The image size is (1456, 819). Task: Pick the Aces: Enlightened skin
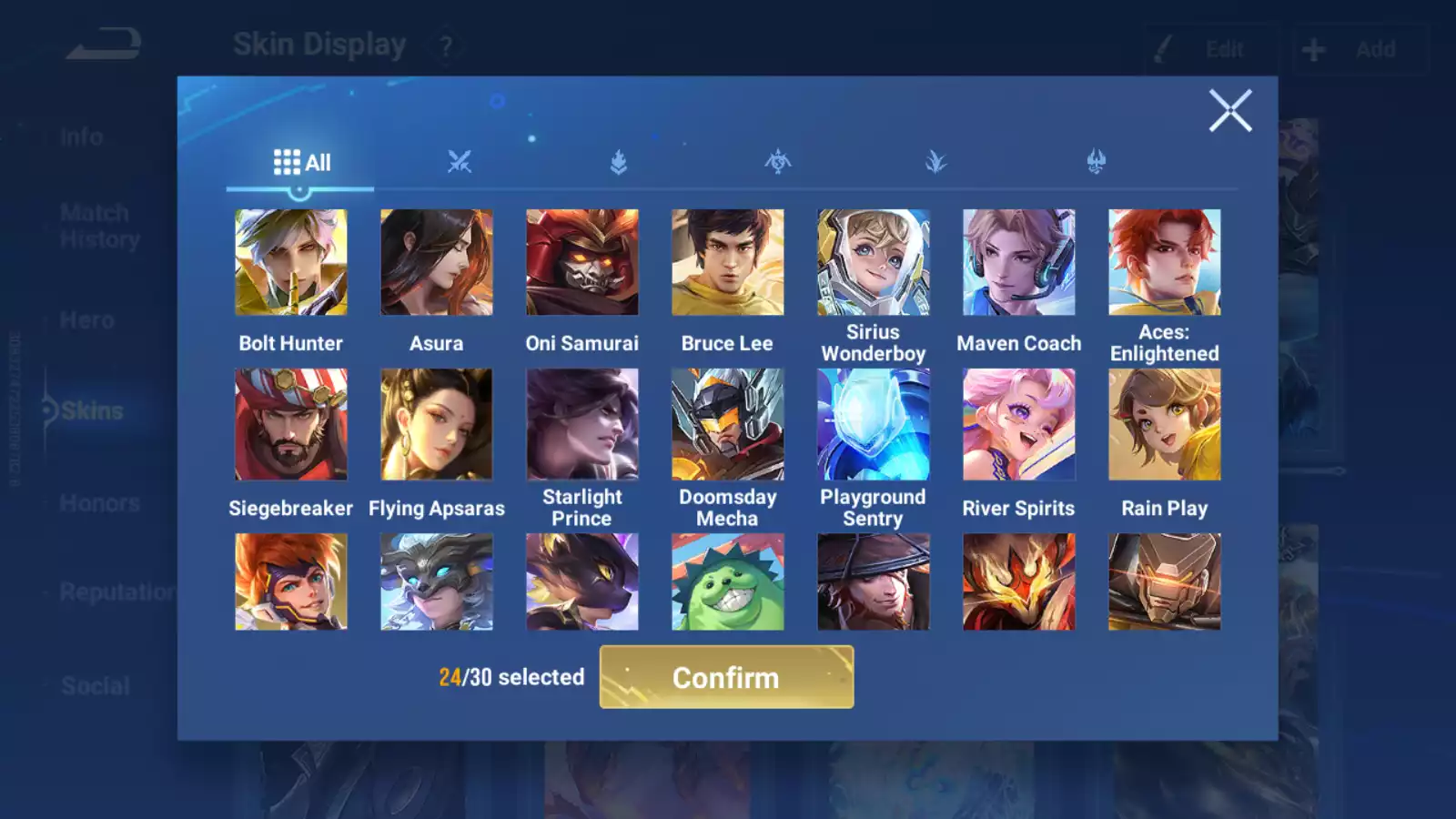tap(1164, 263)
